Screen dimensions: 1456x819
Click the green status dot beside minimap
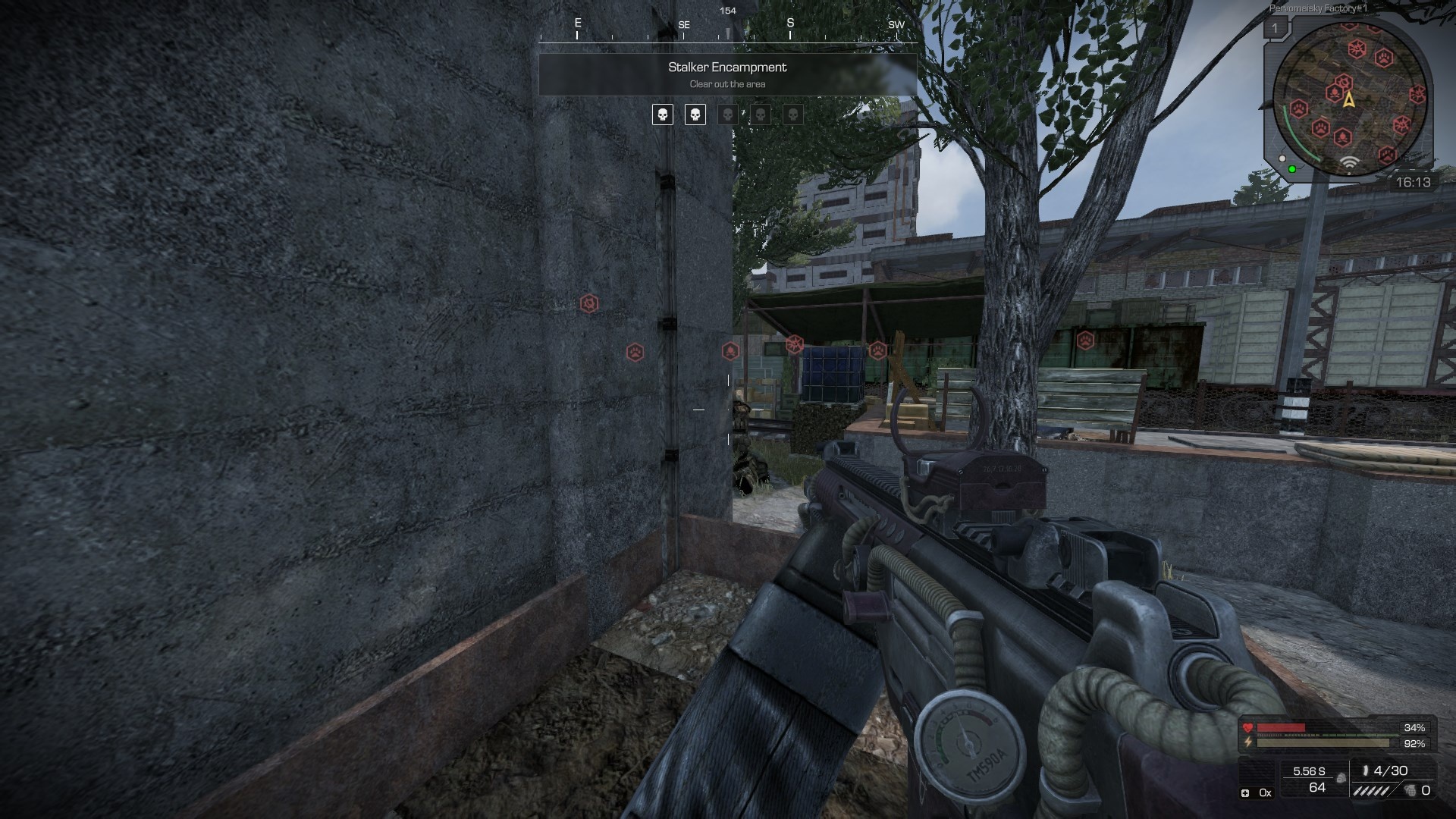[x=1292, y=169]
